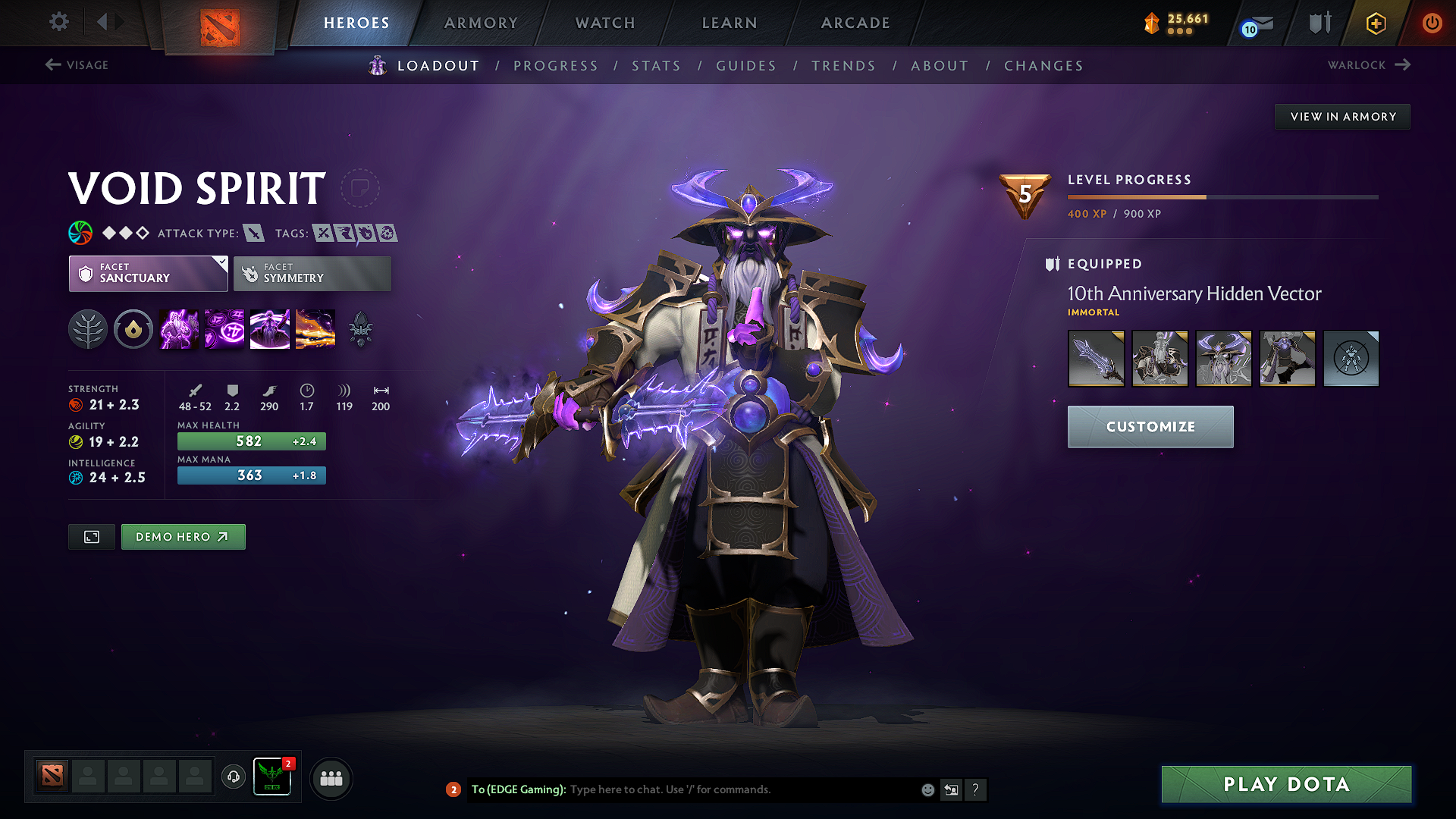The width and height of the screenshot is (1456, 819).
Task: Select the talent tree icon in abilities row
Action: point(87,328)
